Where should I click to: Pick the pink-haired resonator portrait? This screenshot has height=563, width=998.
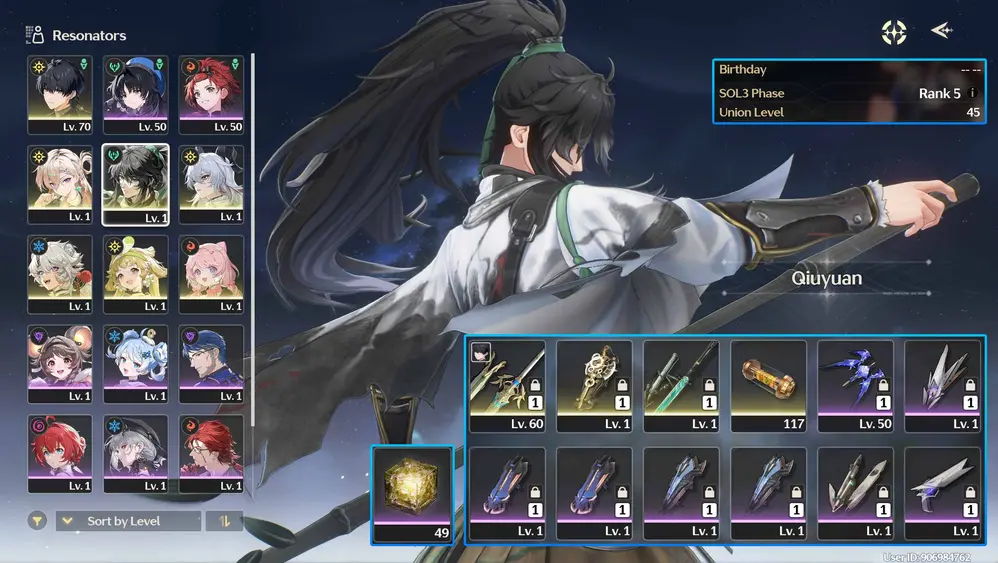211,274
